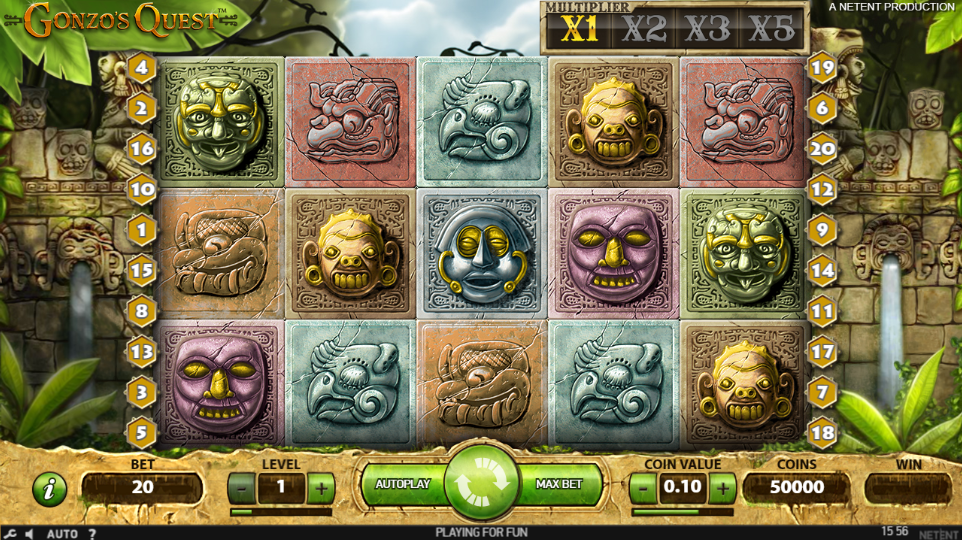Image resolution: width=962 pixels, height=540 pixels.
Task: Decrease the bet level
Action: point(241,488)
